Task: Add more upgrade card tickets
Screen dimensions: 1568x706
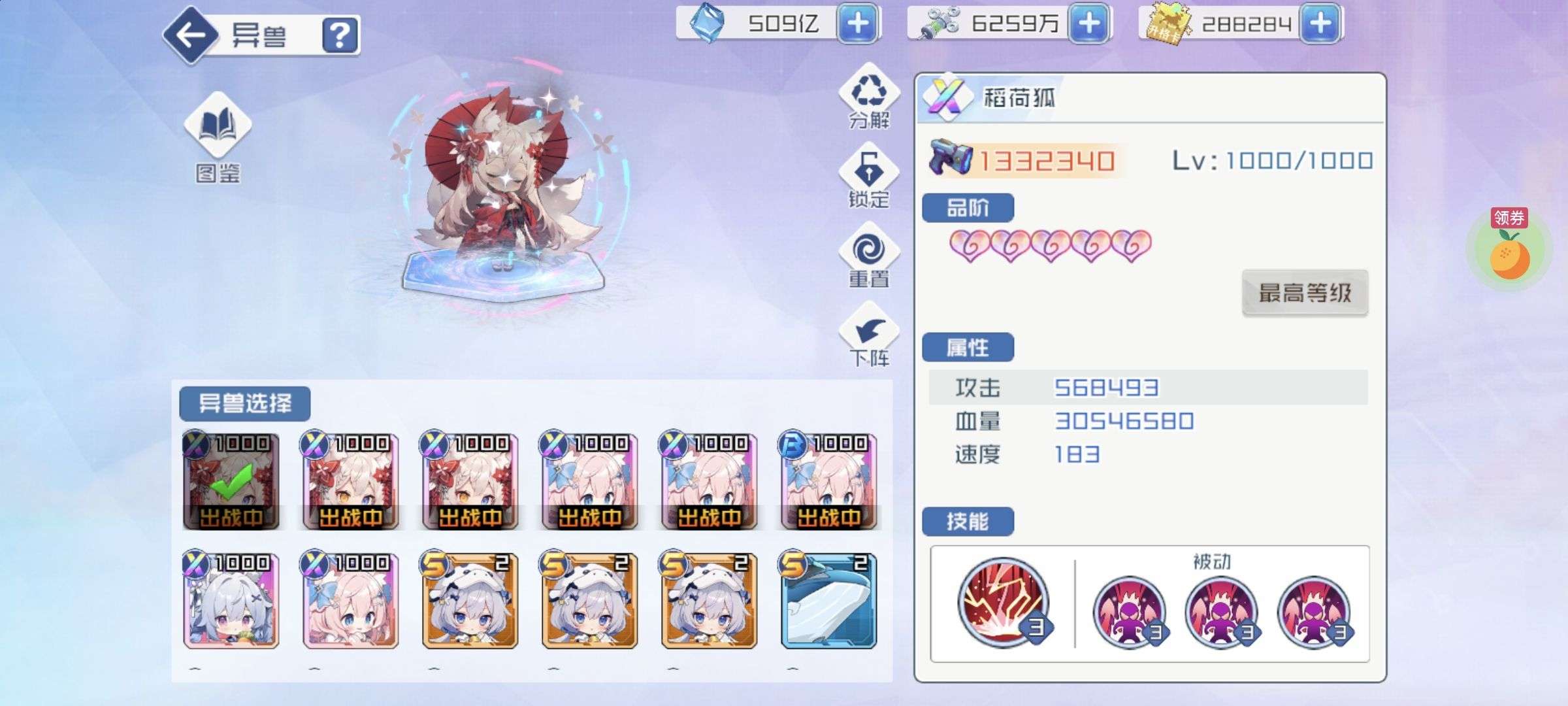Action: (1320, 24)
